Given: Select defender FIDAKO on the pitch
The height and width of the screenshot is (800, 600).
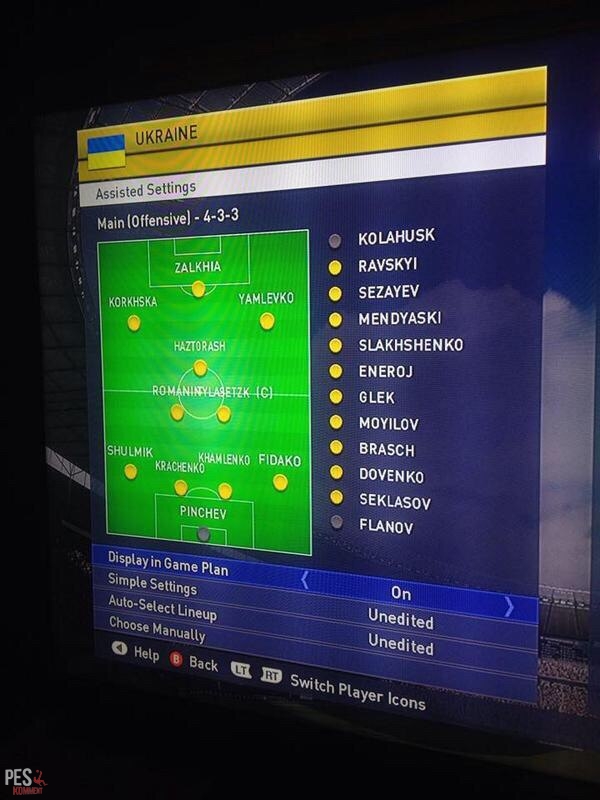Looking at the screenshot, I should [280, 481].
